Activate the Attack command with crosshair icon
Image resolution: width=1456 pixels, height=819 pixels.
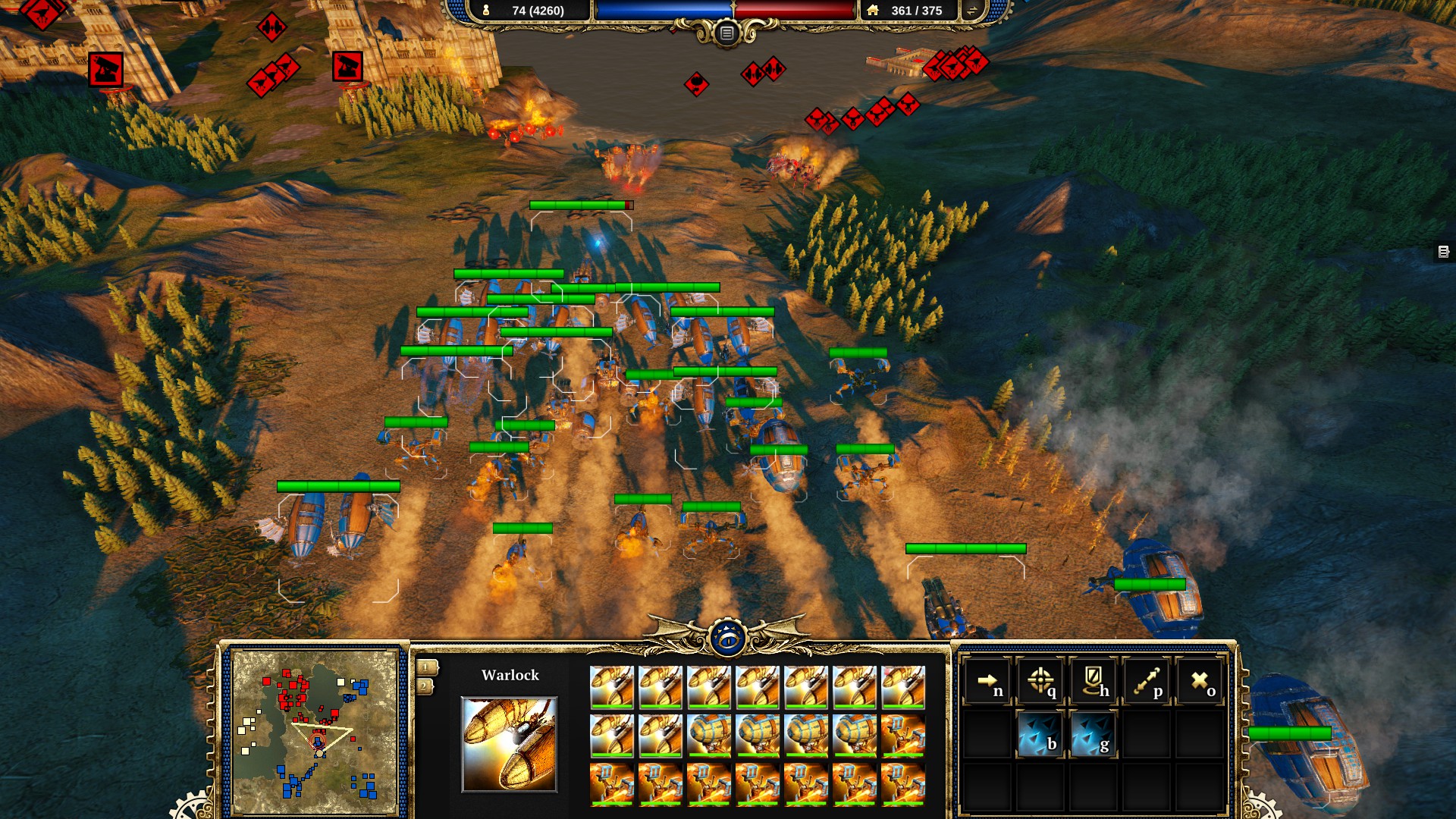coord(1040,681)
